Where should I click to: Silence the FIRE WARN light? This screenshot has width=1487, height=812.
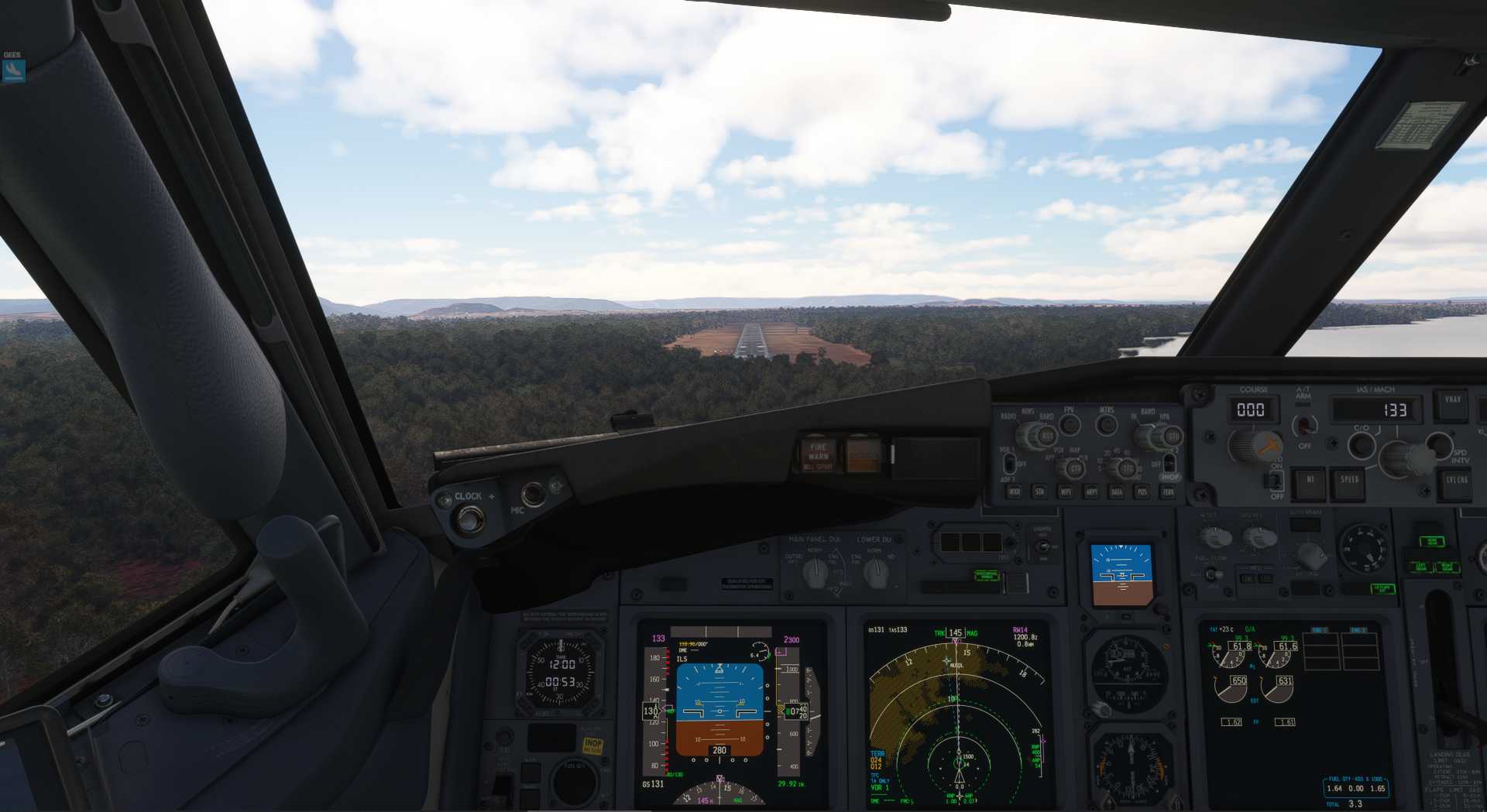[x=818, y=454]
